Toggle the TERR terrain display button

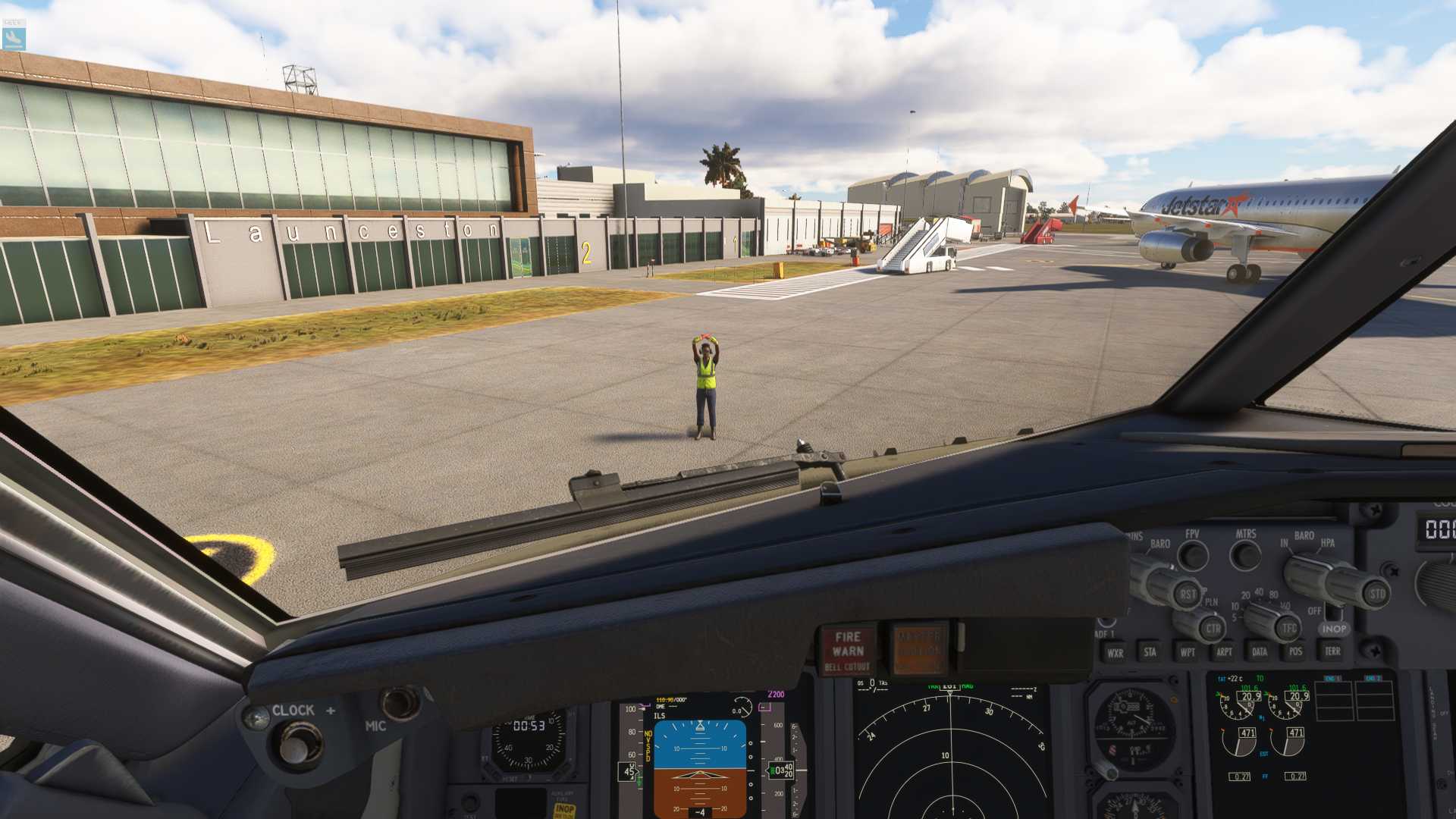click(x=1332, y=651)
